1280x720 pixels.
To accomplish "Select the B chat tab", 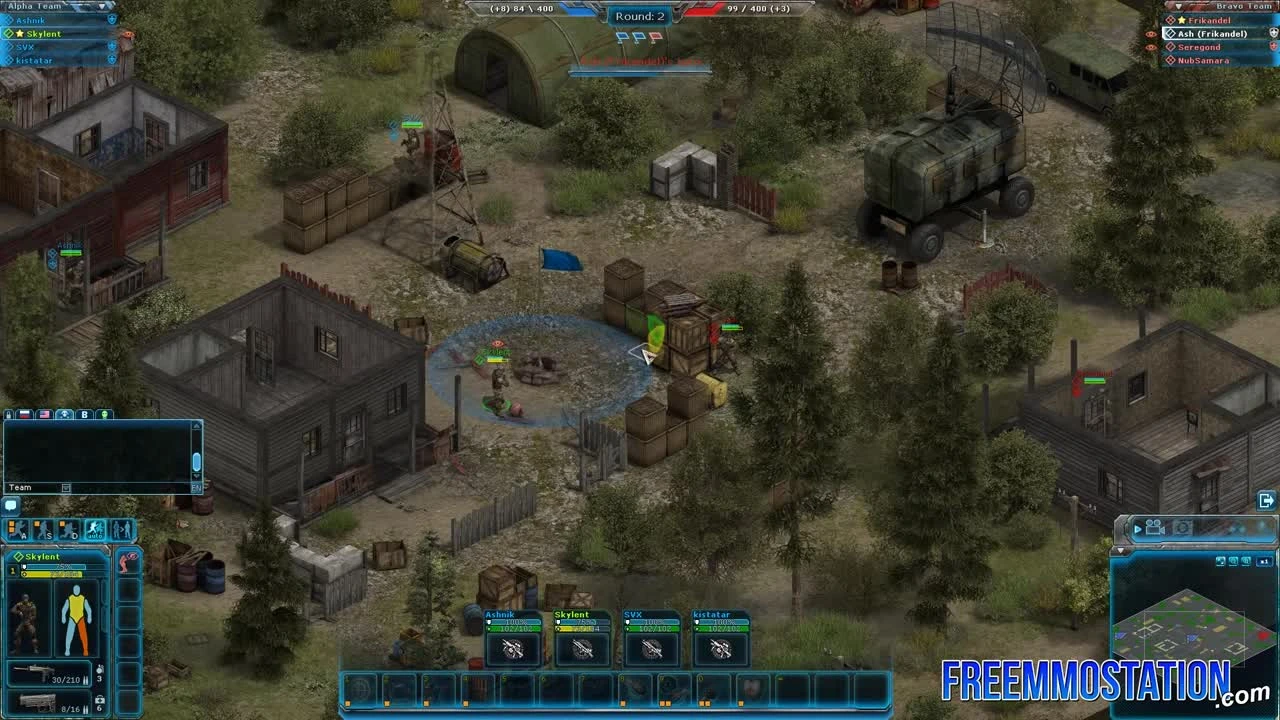I will pos(84,414).
